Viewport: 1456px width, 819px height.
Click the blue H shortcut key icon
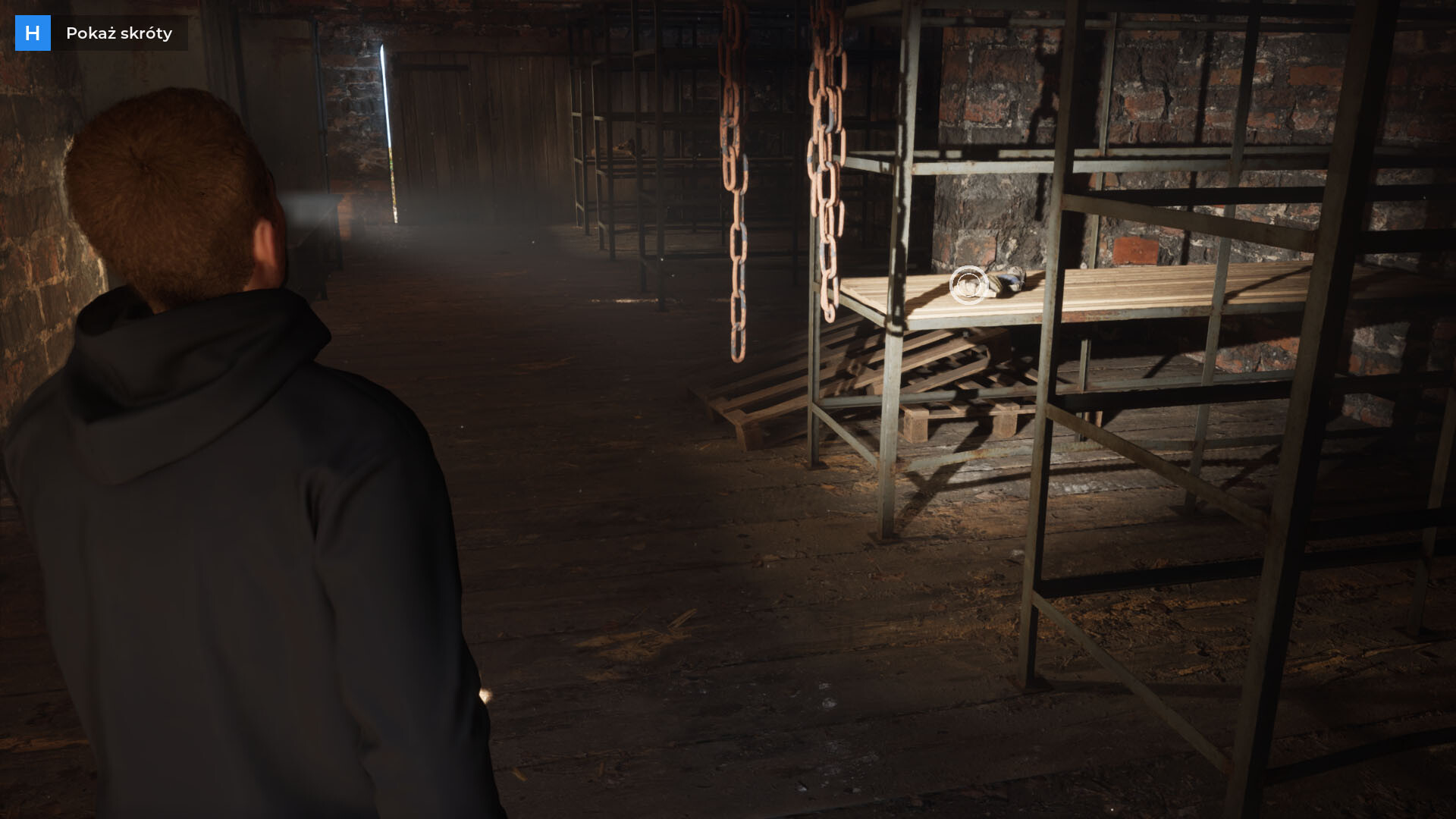[x=33, y=33]
